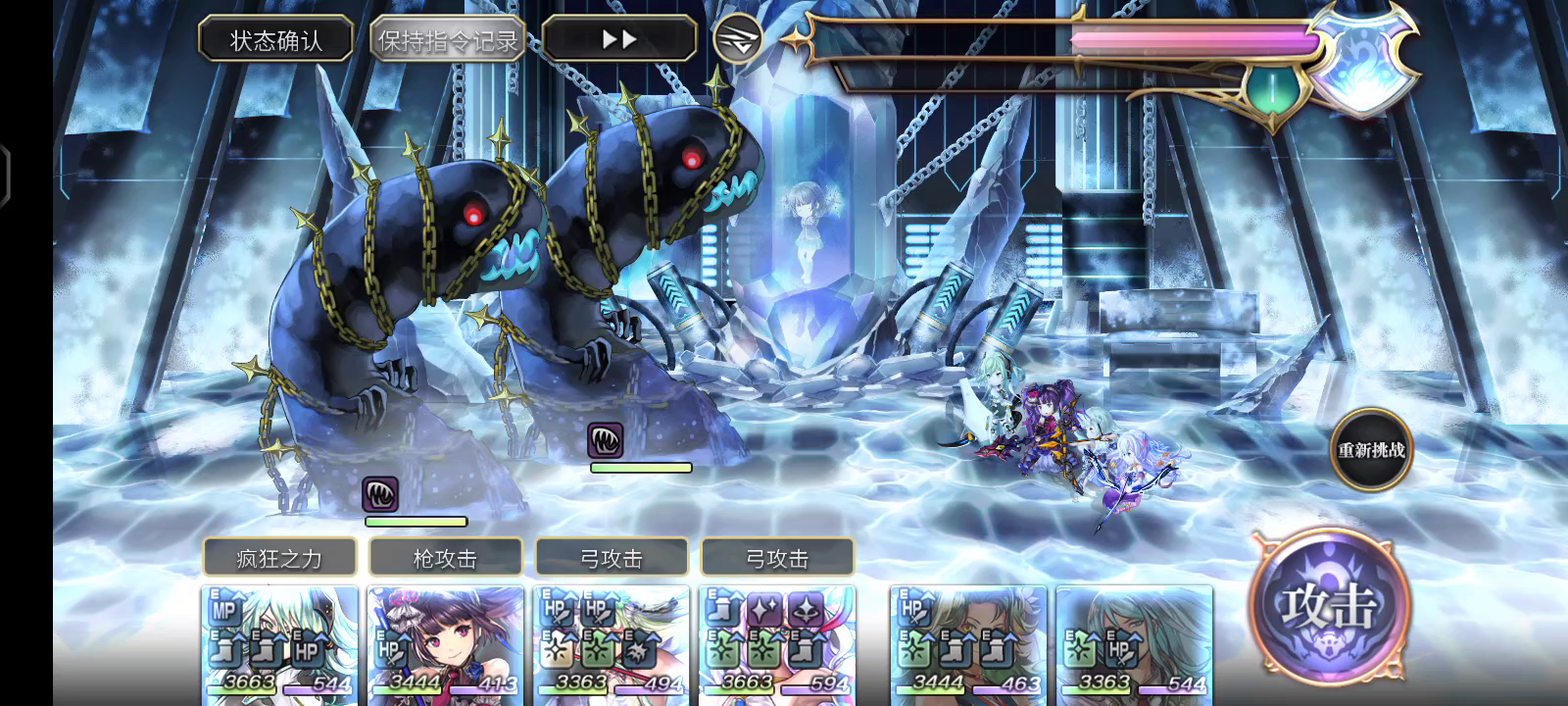The width and height of the screenshot is (1568, 706).
Task: Open the 枪攻击 skill option
Action: (x=446, y=555)
